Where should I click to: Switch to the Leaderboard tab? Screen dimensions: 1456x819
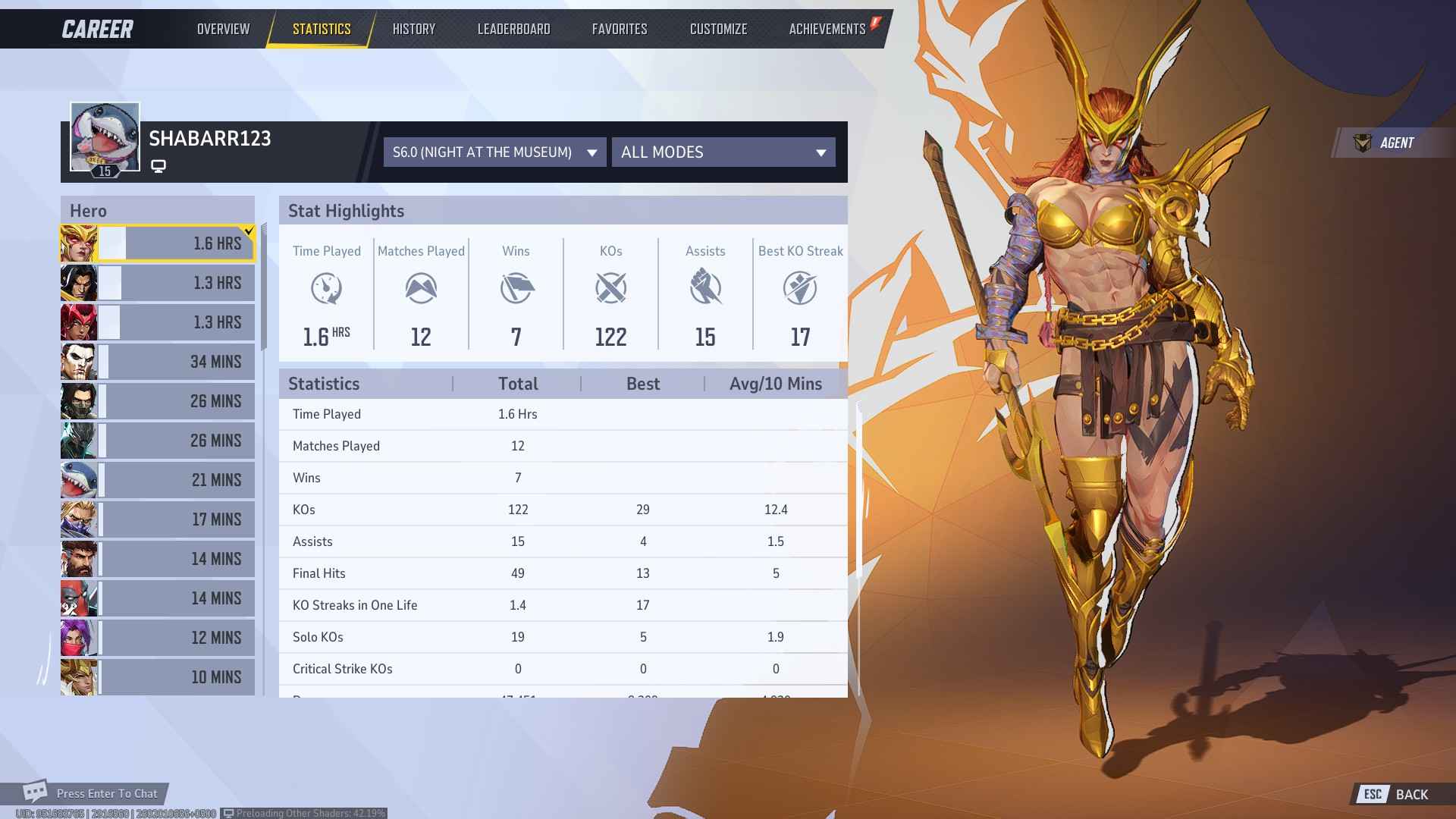(x=514, y=29)
